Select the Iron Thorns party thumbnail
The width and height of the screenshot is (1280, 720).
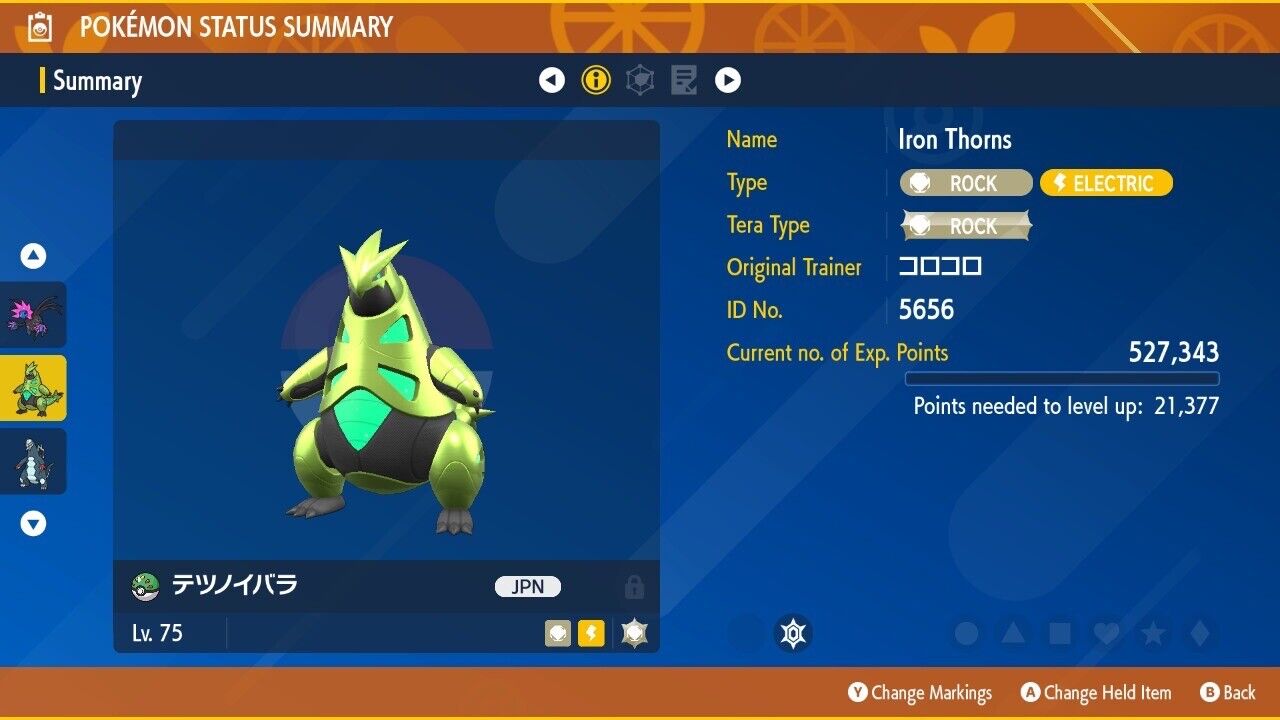(x=34, y=388)
